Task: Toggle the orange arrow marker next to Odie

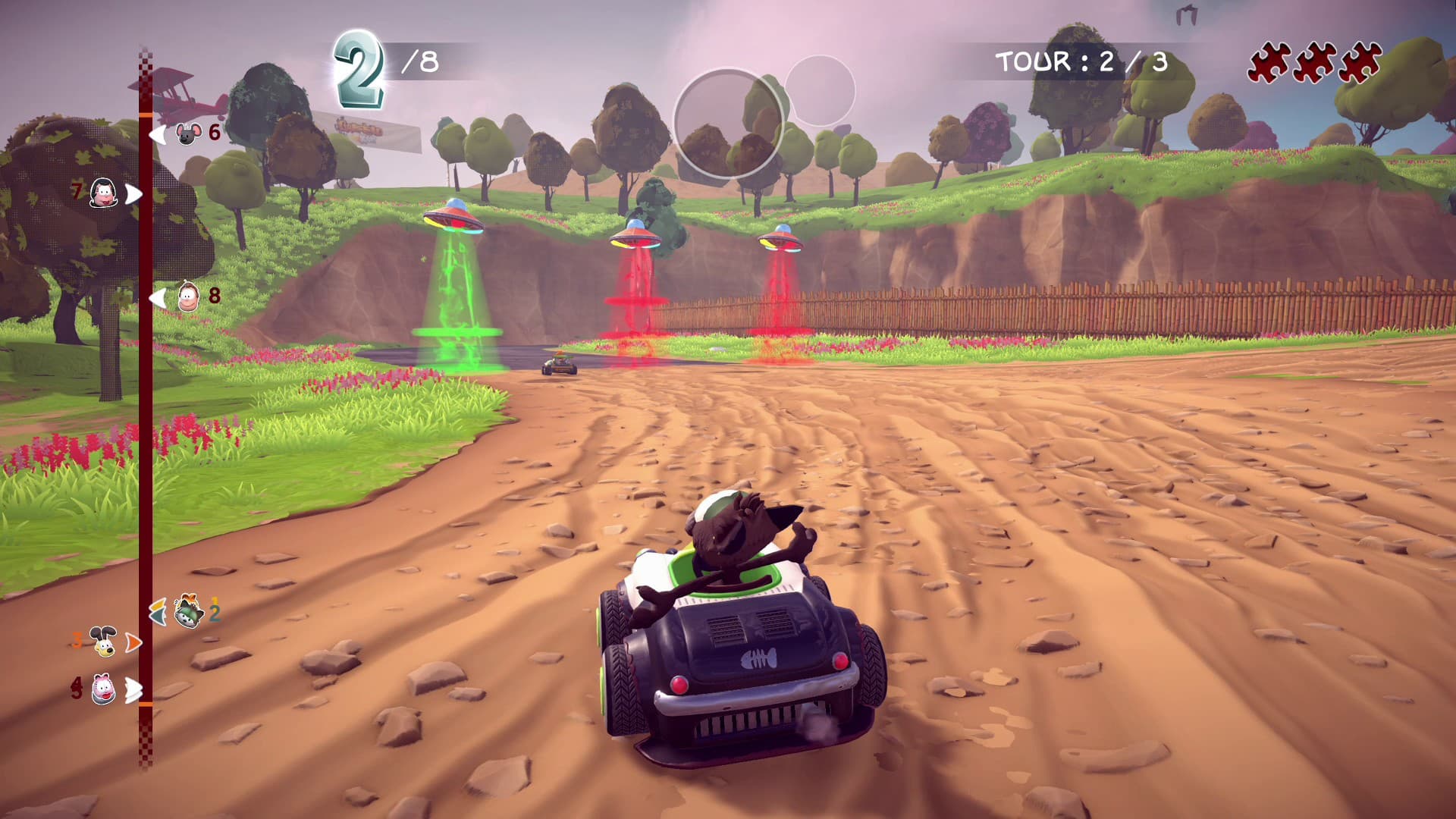Action: (x=134, y=641)
